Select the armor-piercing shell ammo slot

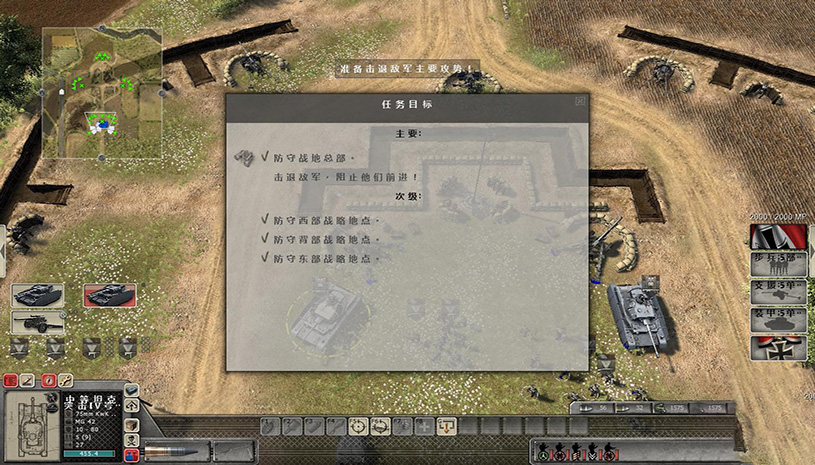tap(177, 451)
